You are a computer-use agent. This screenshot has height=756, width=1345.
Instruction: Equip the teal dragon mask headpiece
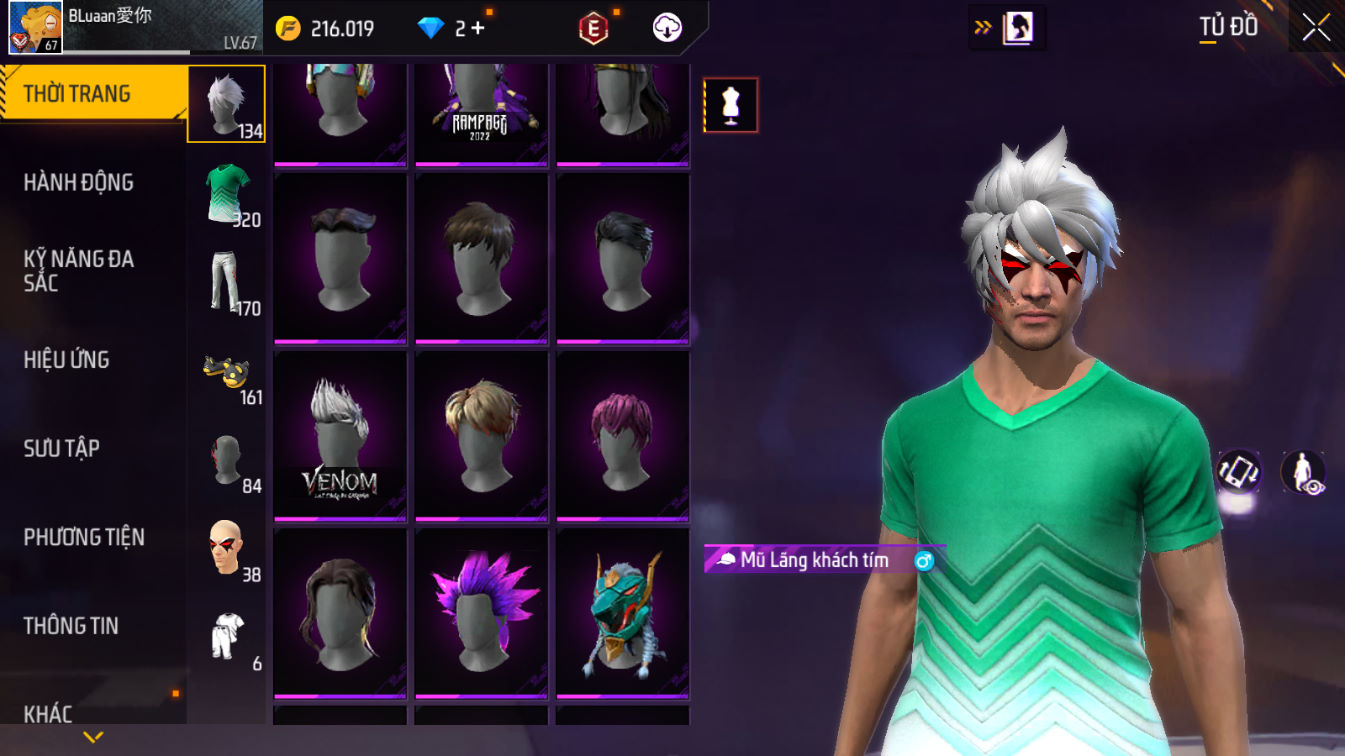(623, 612)
